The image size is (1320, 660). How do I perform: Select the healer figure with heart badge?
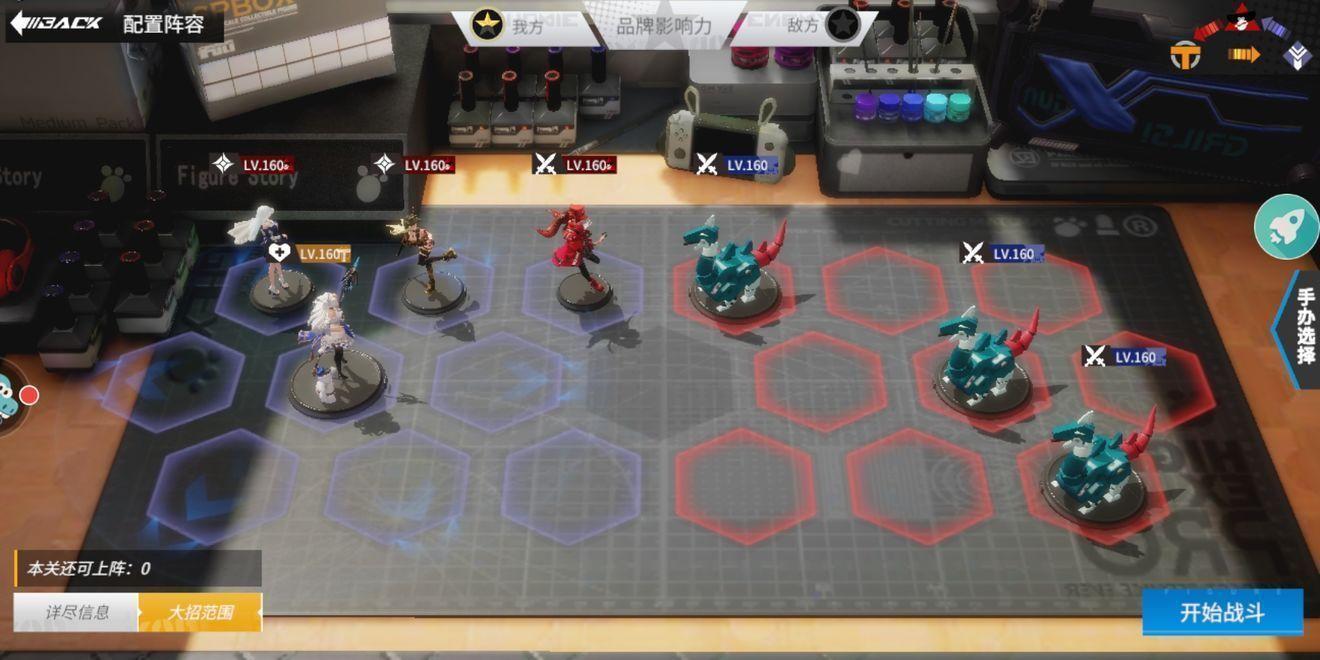[x=266, y=255]
